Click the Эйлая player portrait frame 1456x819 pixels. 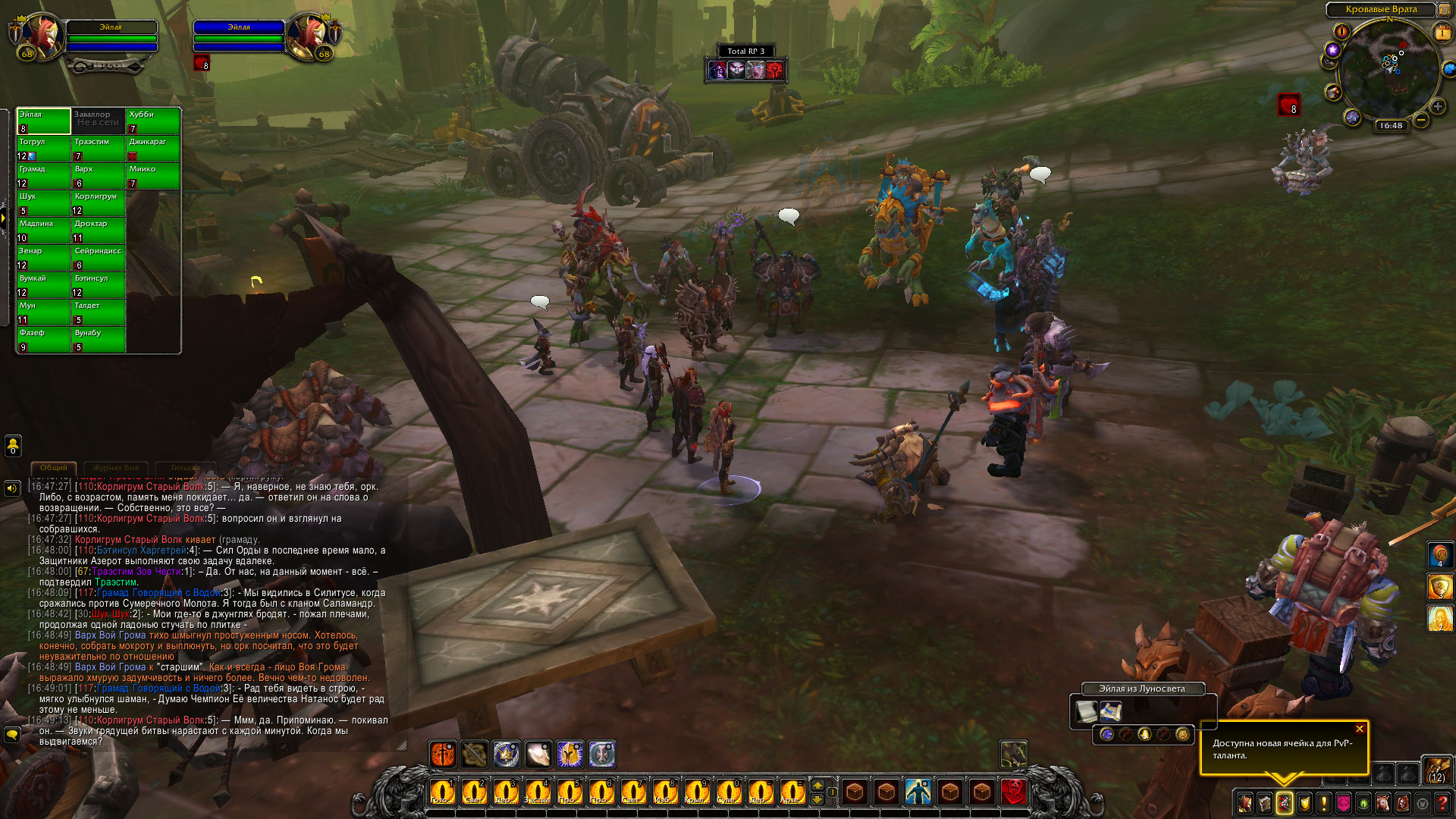pyautogui.click(x=39, y=36)
